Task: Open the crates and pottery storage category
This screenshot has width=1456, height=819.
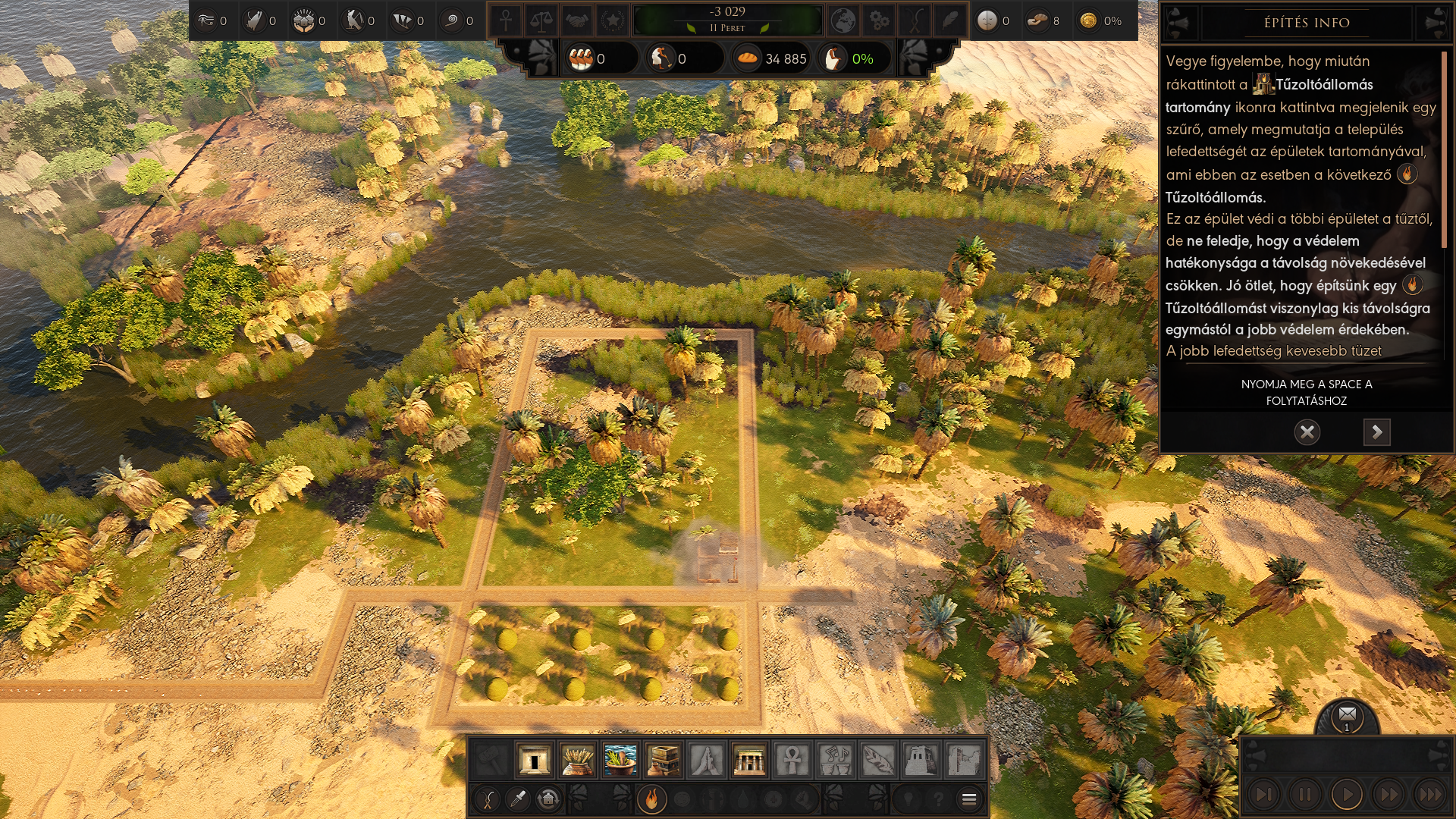Action: 664,760
